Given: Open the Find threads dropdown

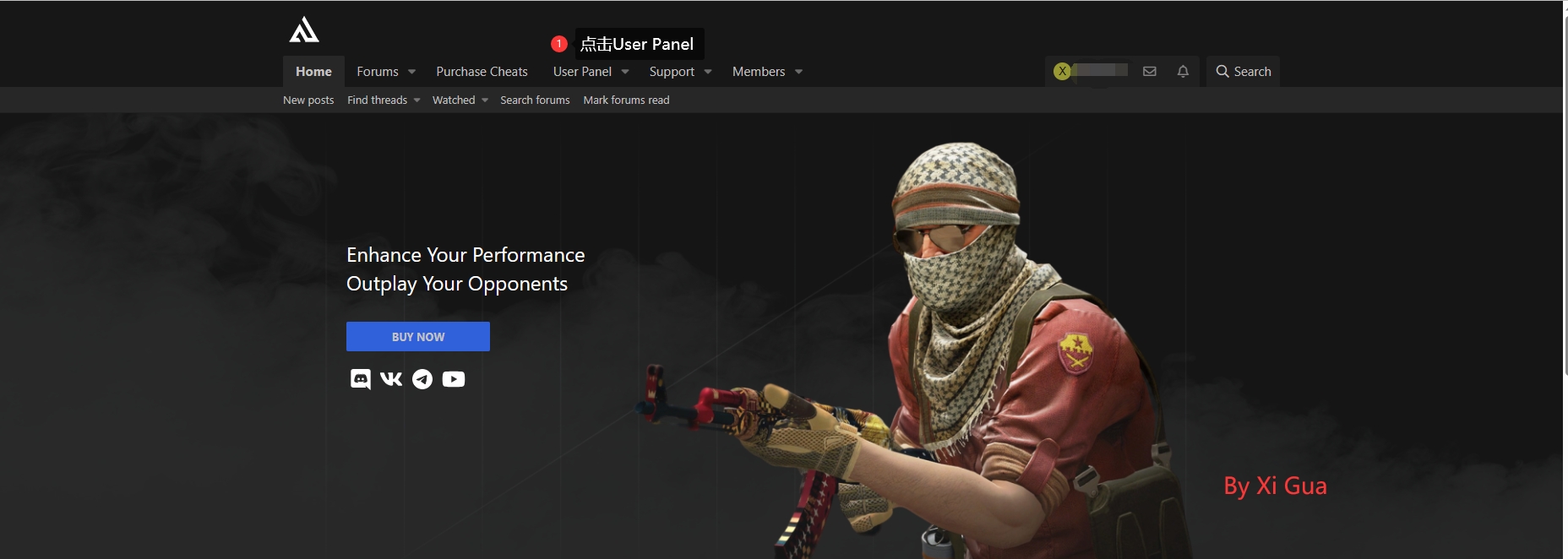Looking at the screenshot, I should coord(384,100).
